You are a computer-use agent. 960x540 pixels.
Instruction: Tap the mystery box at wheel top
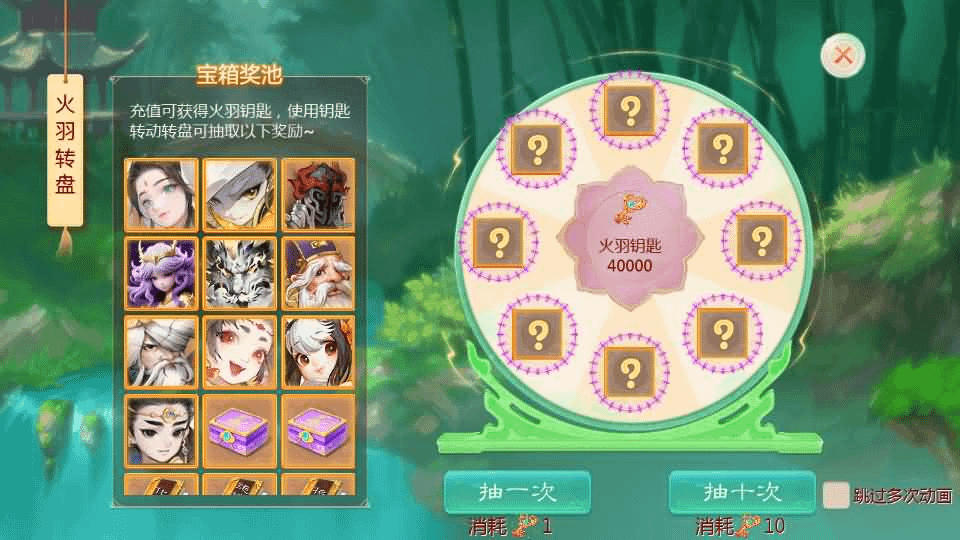pyautogui.click(x=630, y=109)
